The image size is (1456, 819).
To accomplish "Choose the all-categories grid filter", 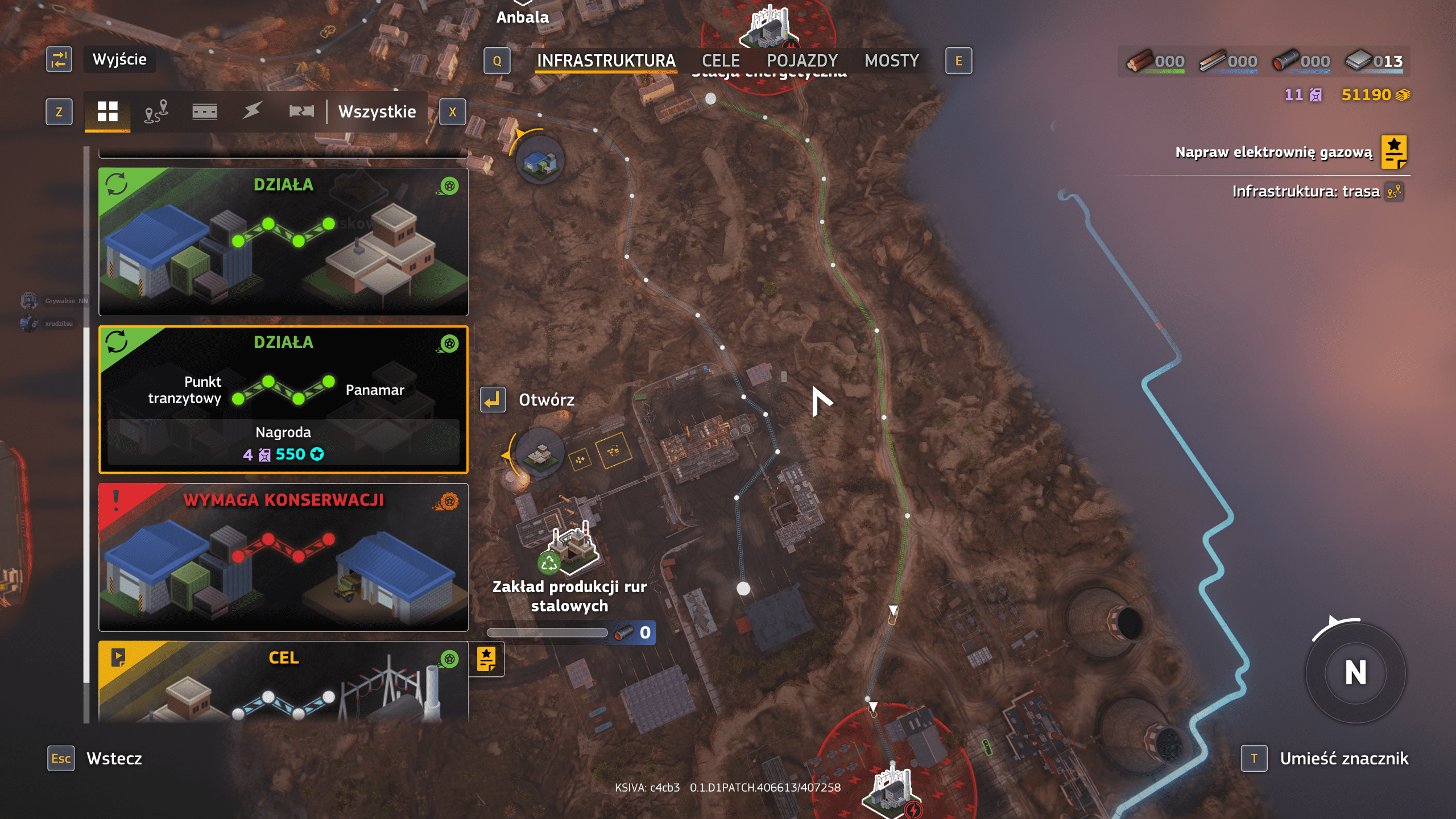I will (x=107, y=111).
